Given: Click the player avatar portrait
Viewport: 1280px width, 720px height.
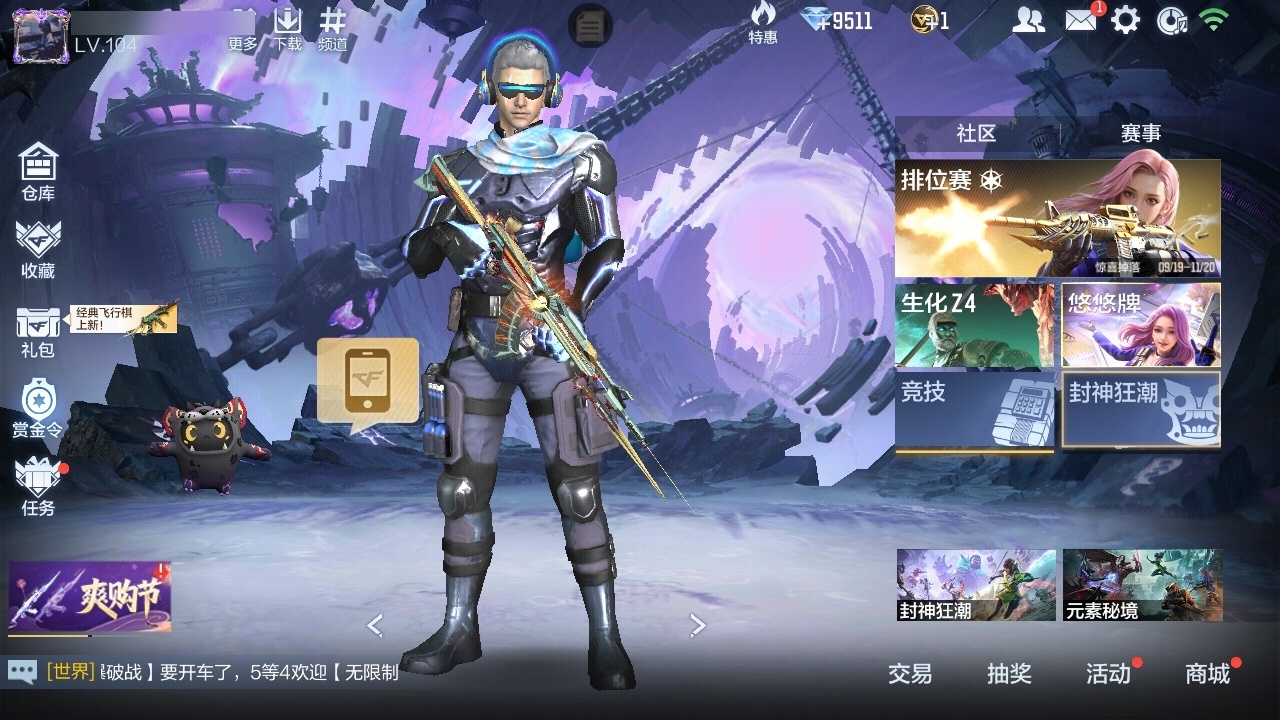Looking at the screenshot, I should pos(40,36).
